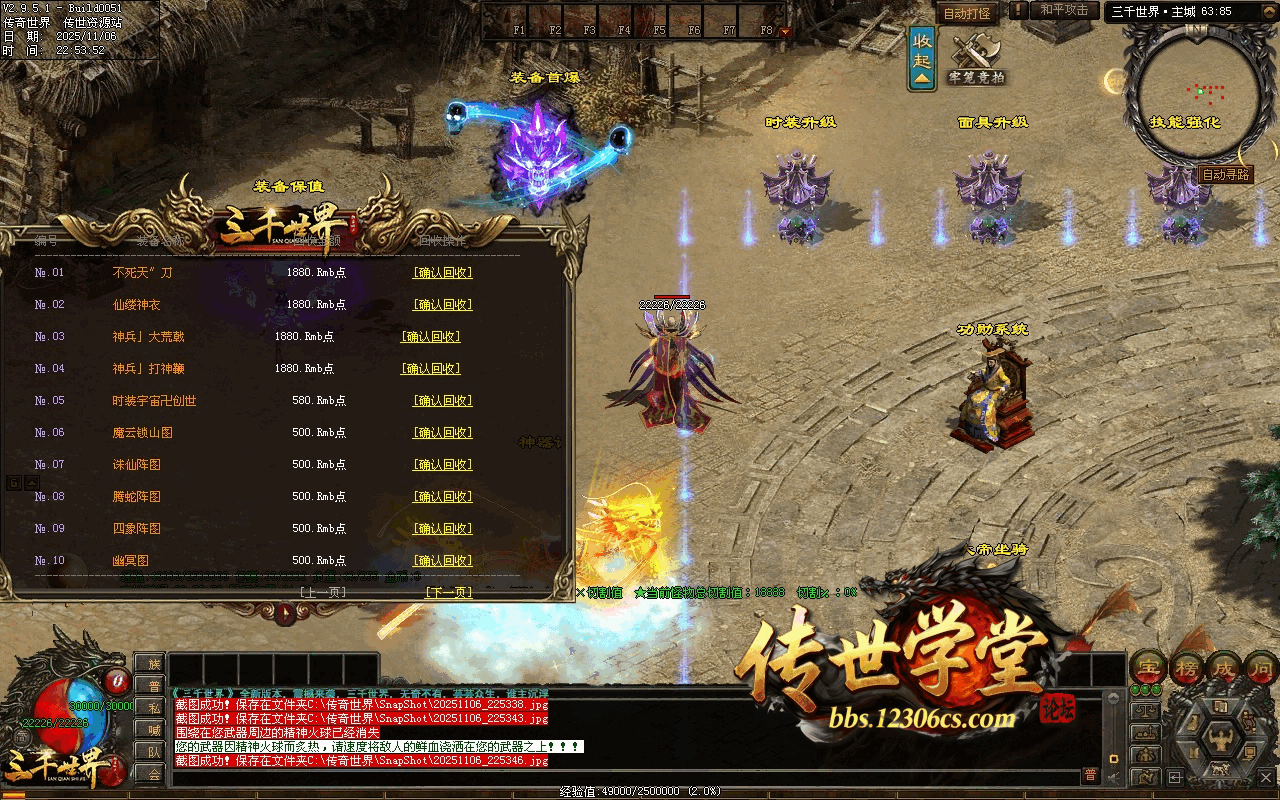1280x800 pixels.
Task: Open the 宝 treasure round button
Action: (x=1148, y=667)
